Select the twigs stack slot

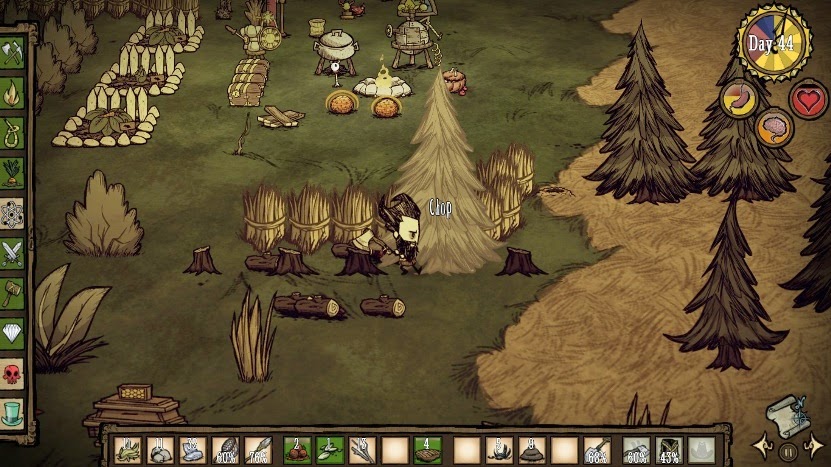(x=362, y=451)
